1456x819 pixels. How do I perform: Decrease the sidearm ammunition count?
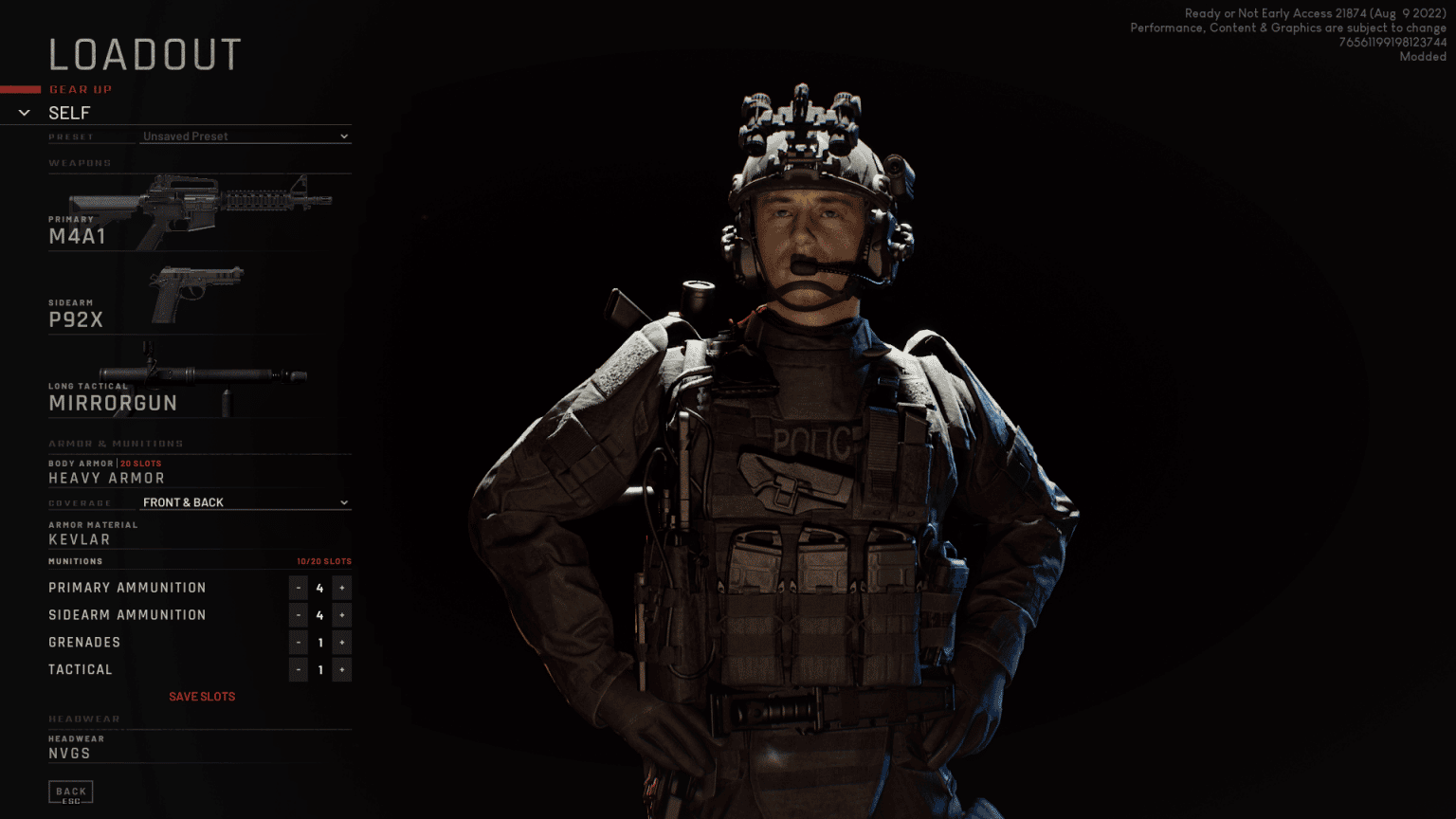pyautogui.click(x=298, y=614)
